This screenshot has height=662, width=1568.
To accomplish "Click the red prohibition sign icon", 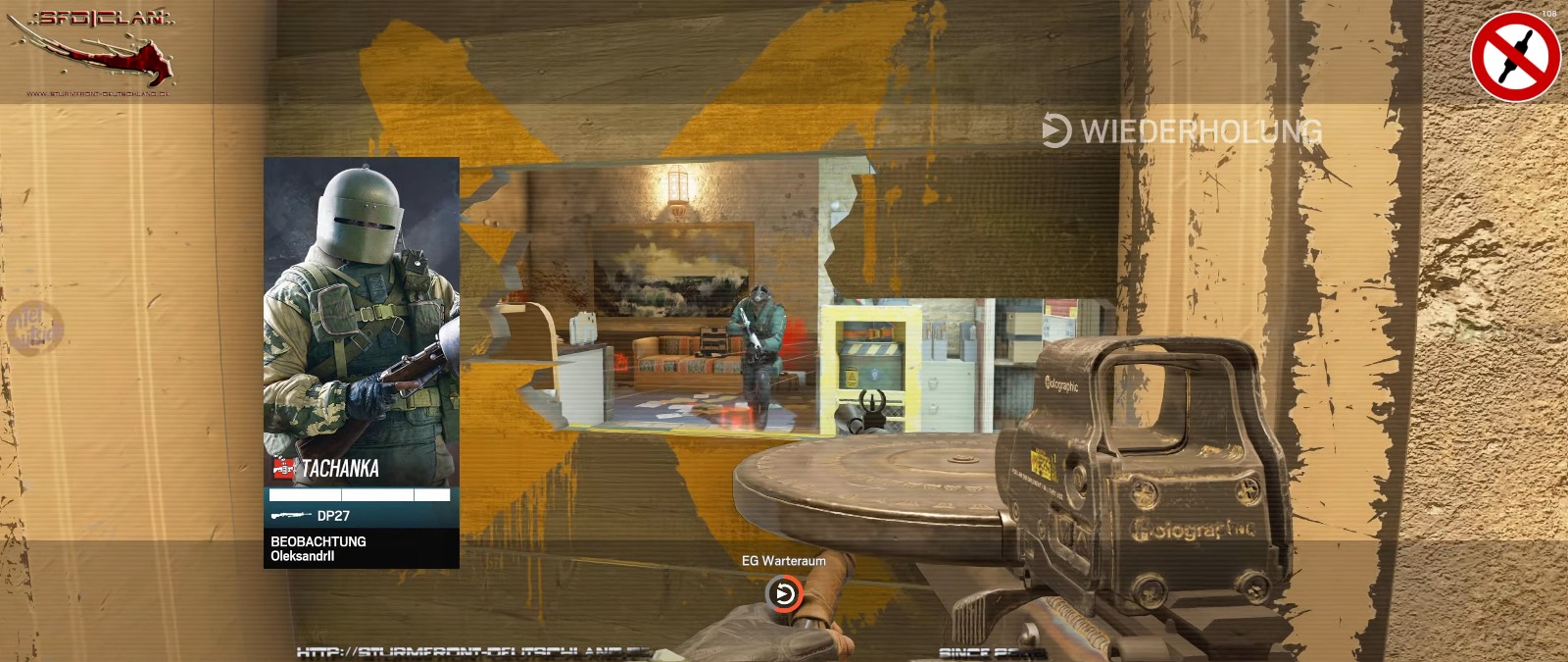I will [x=1515, y=56].
